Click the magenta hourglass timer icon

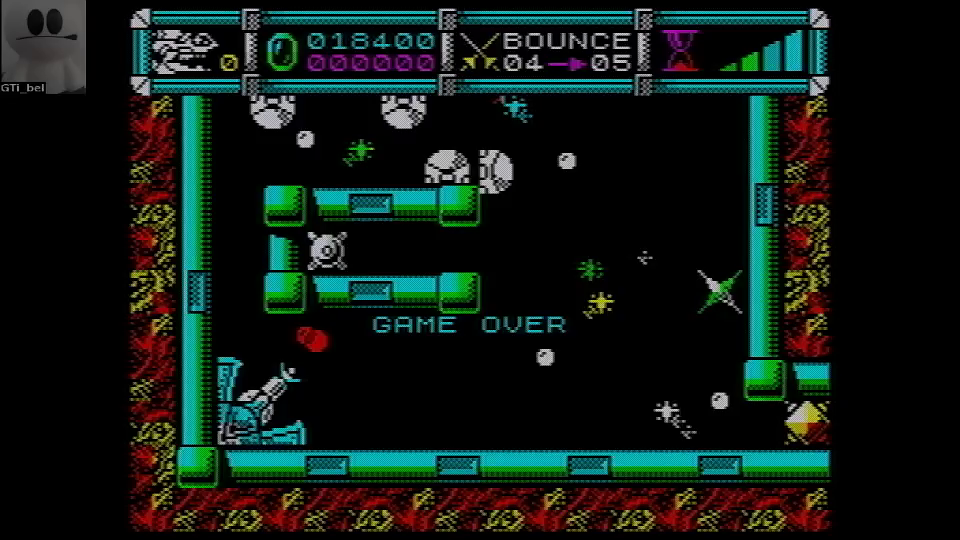[681, 50]
